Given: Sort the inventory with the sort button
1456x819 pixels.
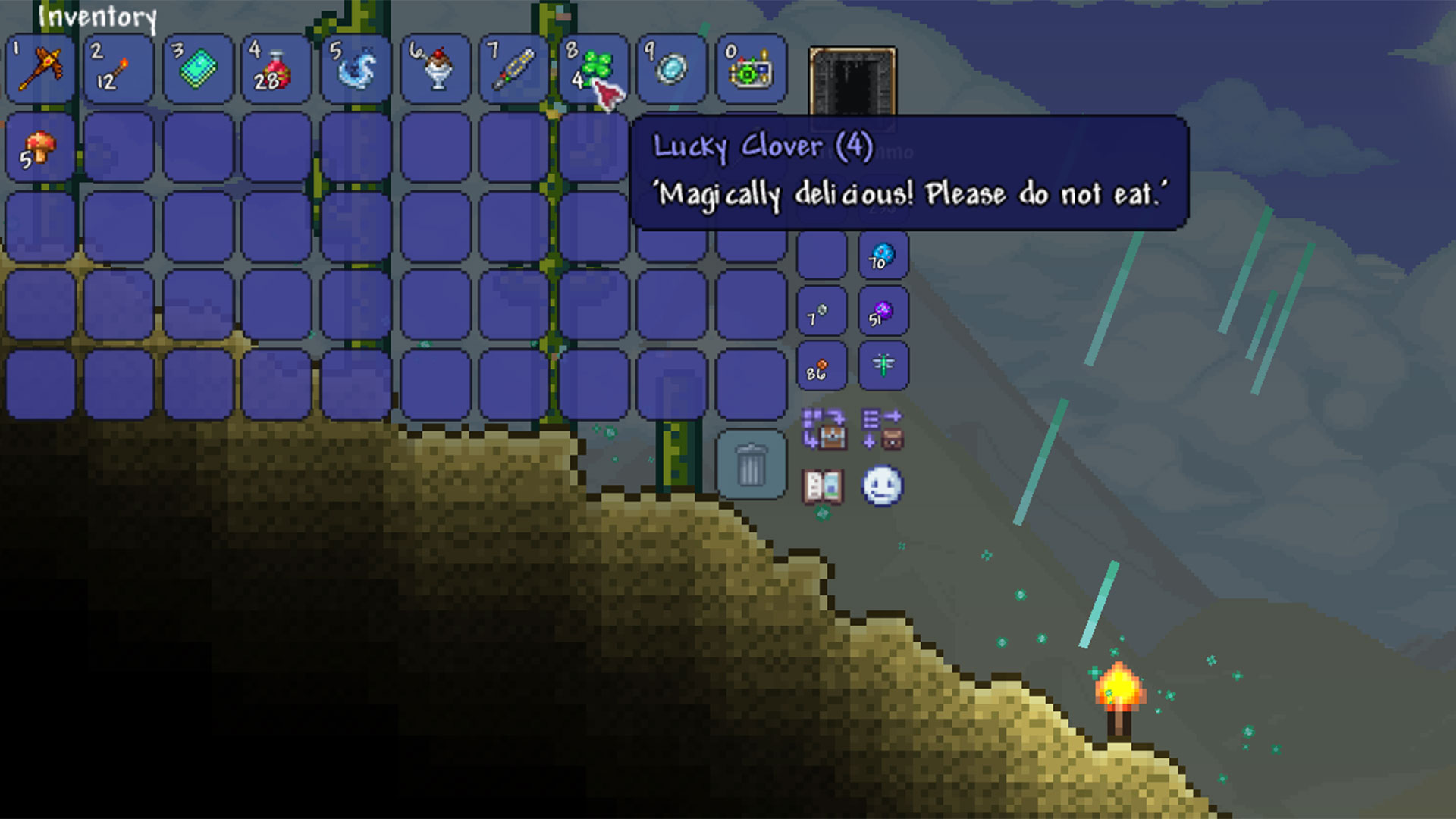Looking at the screenshot, I should point(884,429).
